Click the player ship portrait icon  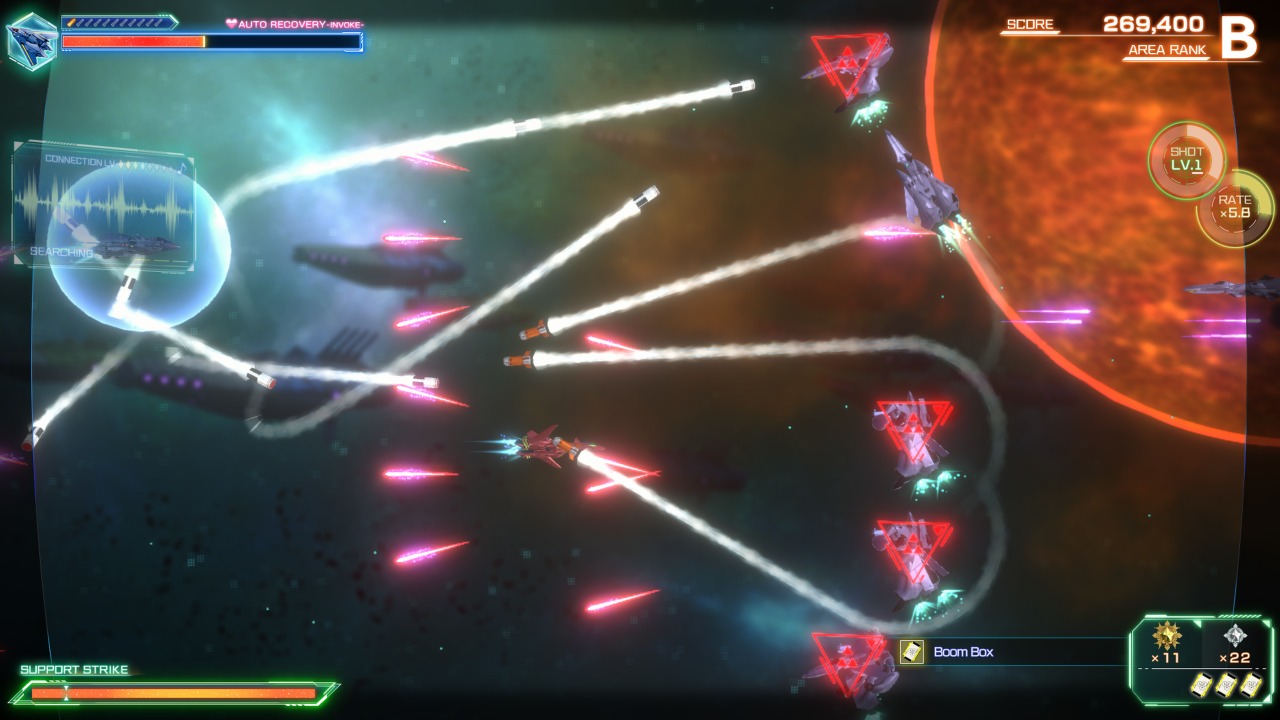pos(31,41)
